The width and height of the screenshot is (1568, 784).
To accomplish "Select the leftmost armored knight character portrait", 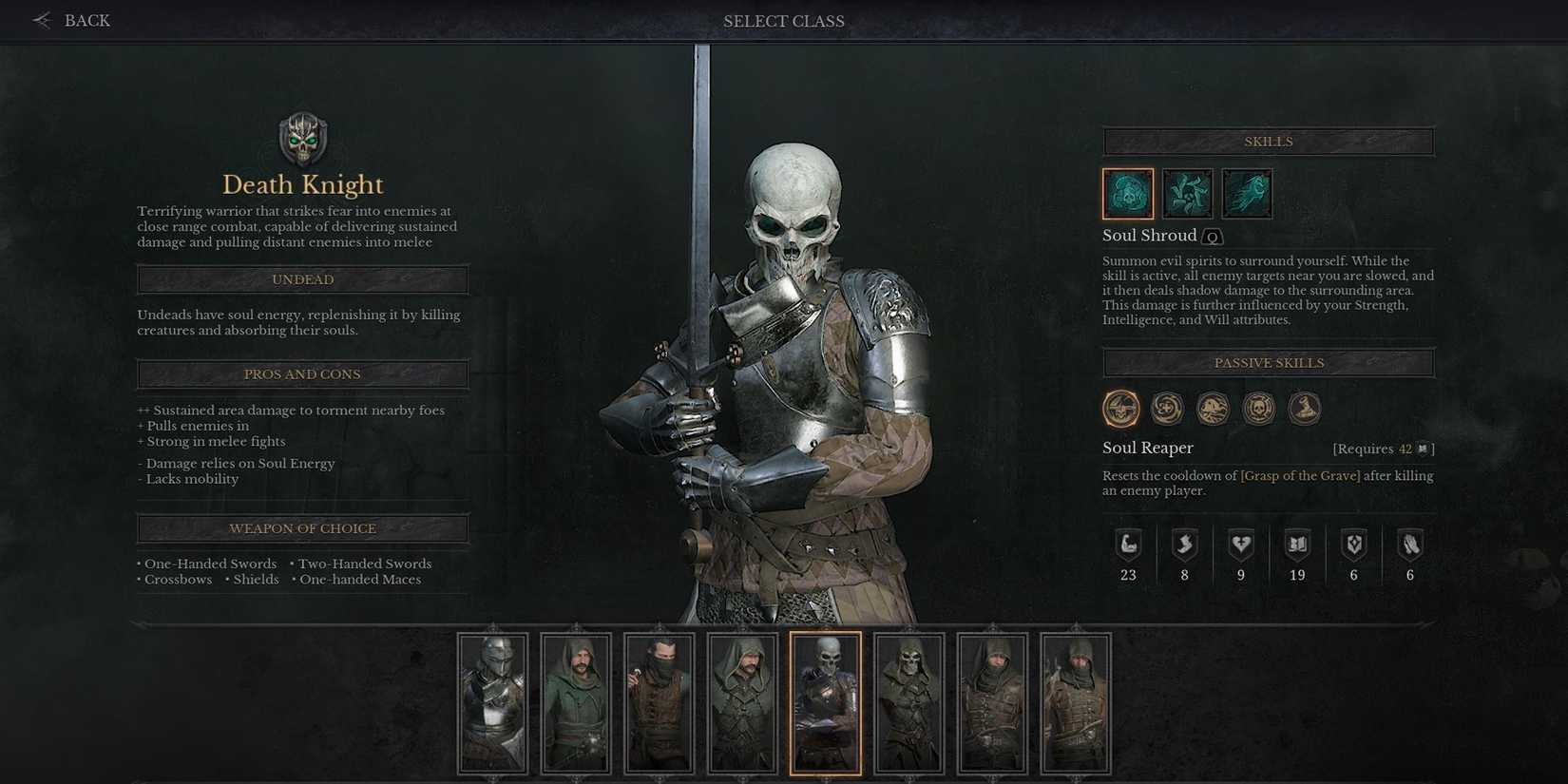I will [492, 703].
